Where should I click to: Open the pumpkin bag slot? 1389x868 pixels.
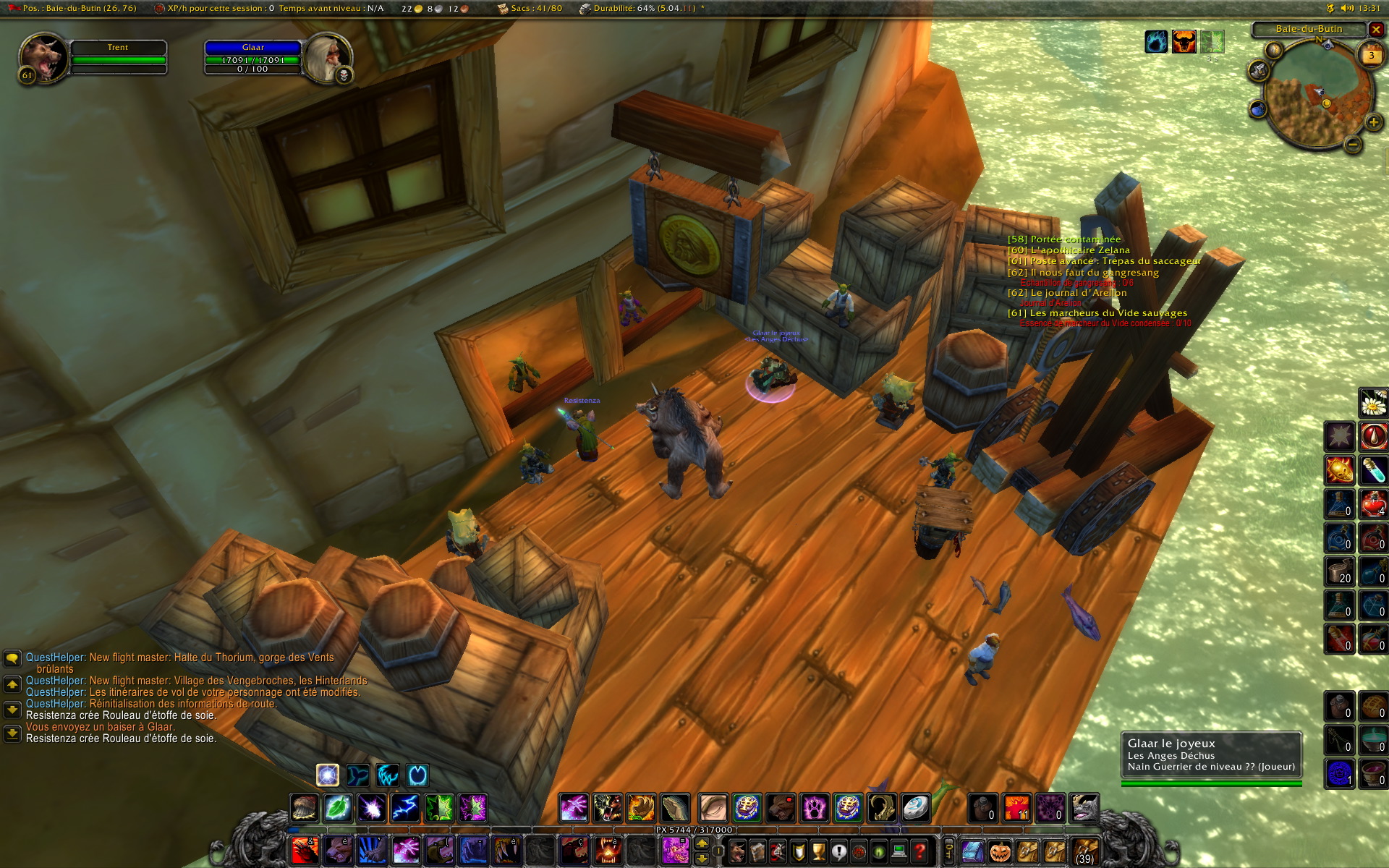coord(999,851)
